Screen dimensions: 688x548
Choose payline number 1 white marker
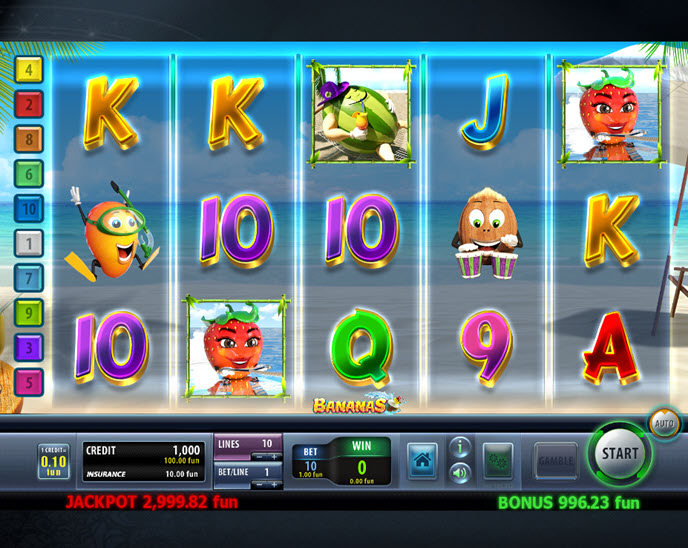(x=30, y=242)
